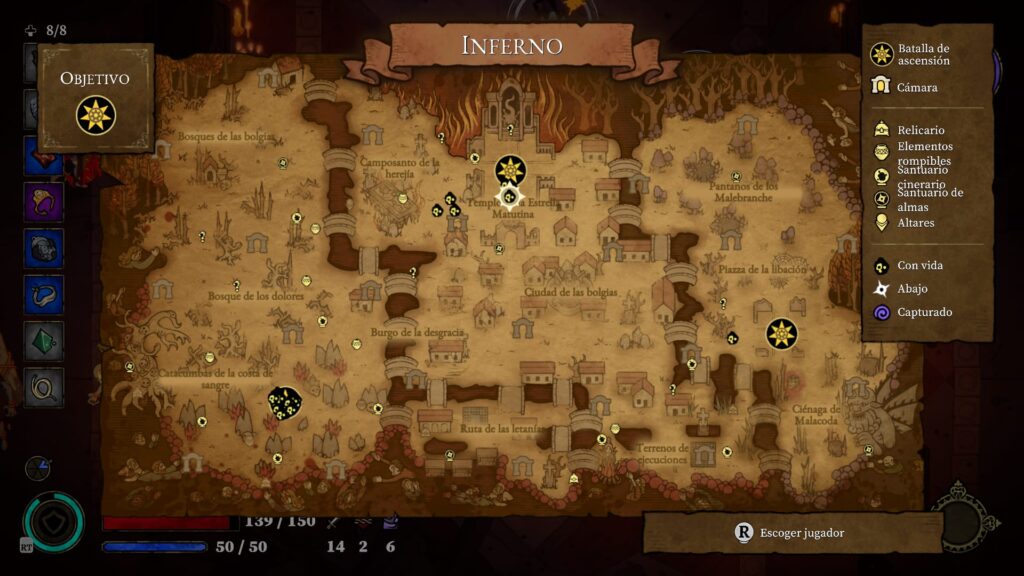Click the coiled rope item slot
The width and height of the screenshot is (1024, 576).
tap(44, 387)
